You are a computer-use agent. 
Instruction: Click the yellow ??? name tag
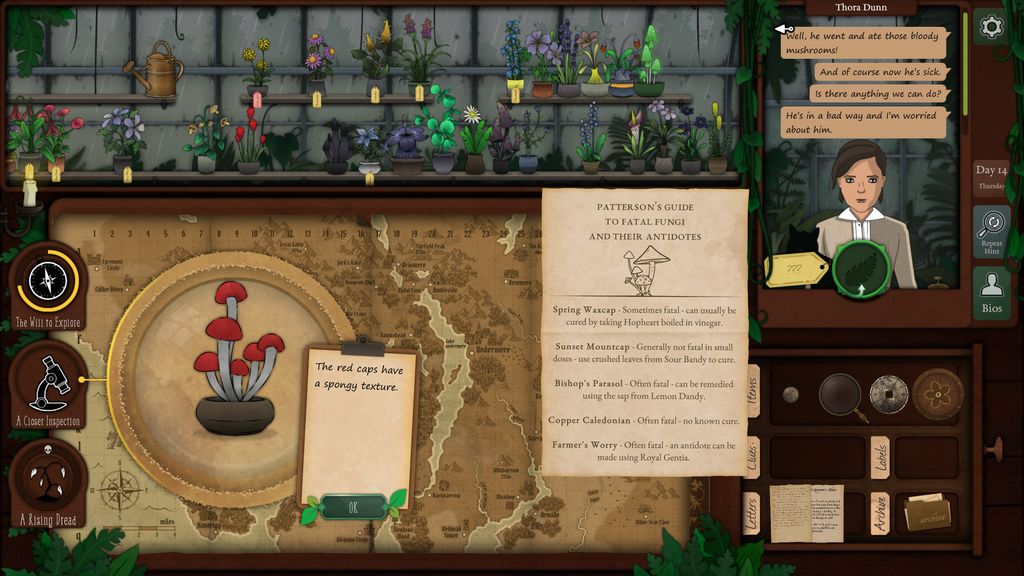[796, 269]
